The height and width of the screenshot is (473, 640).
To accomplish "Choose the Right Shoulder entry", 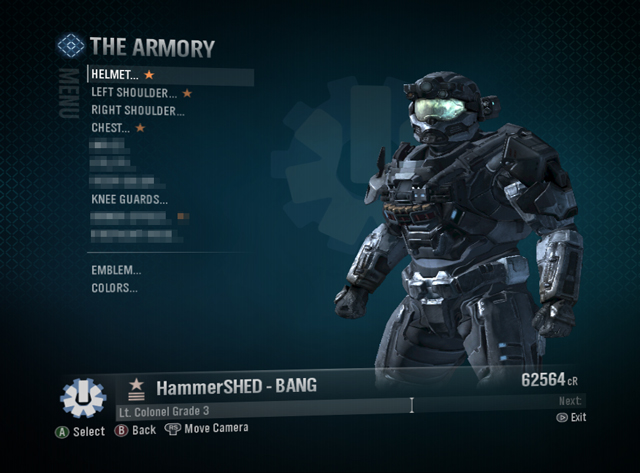I will click(138, 111).
